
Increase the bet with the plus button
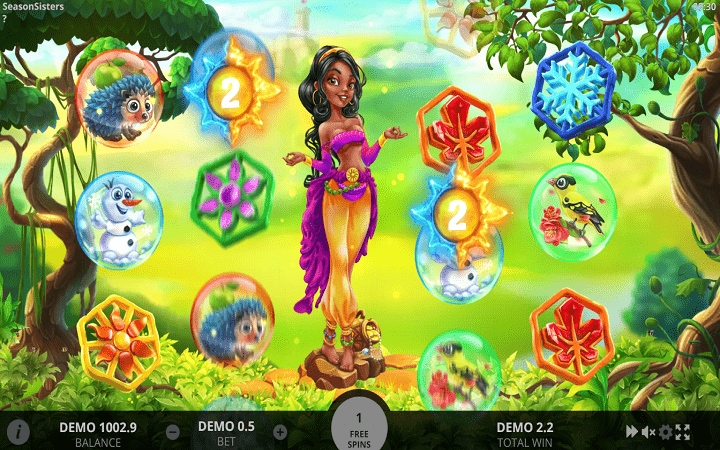(280, 432)
